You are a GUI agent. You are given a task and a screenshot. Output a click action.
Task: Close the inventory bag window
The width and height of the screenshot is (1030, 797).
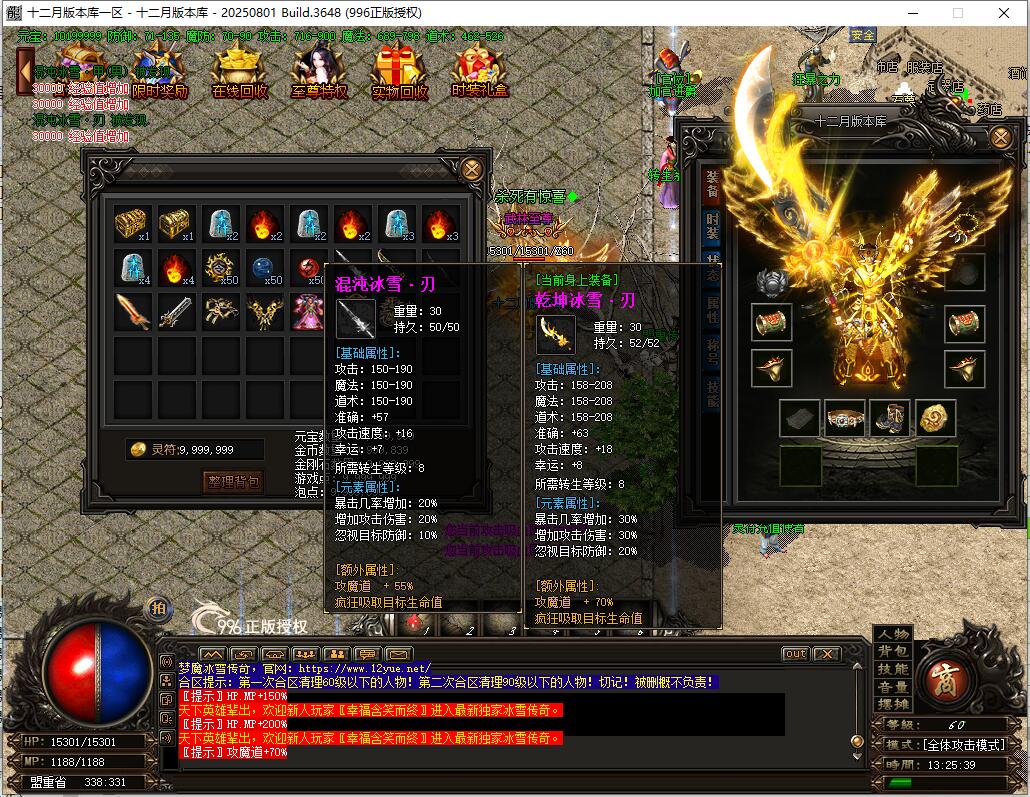tap(472, 170)
